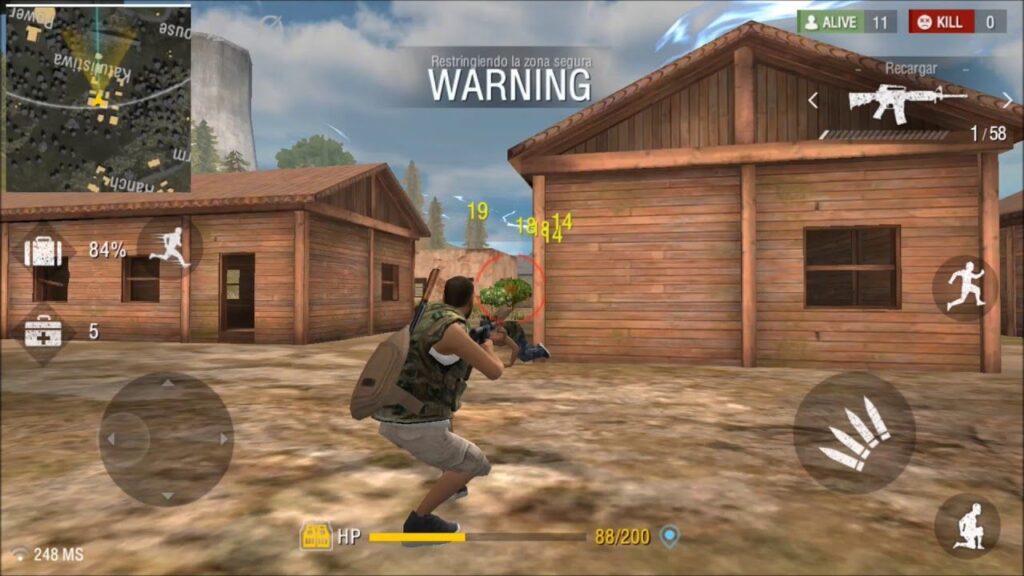Tap the jump button with the leaping figure
This screenshot has width=1024, height=576.
[965, 286]
